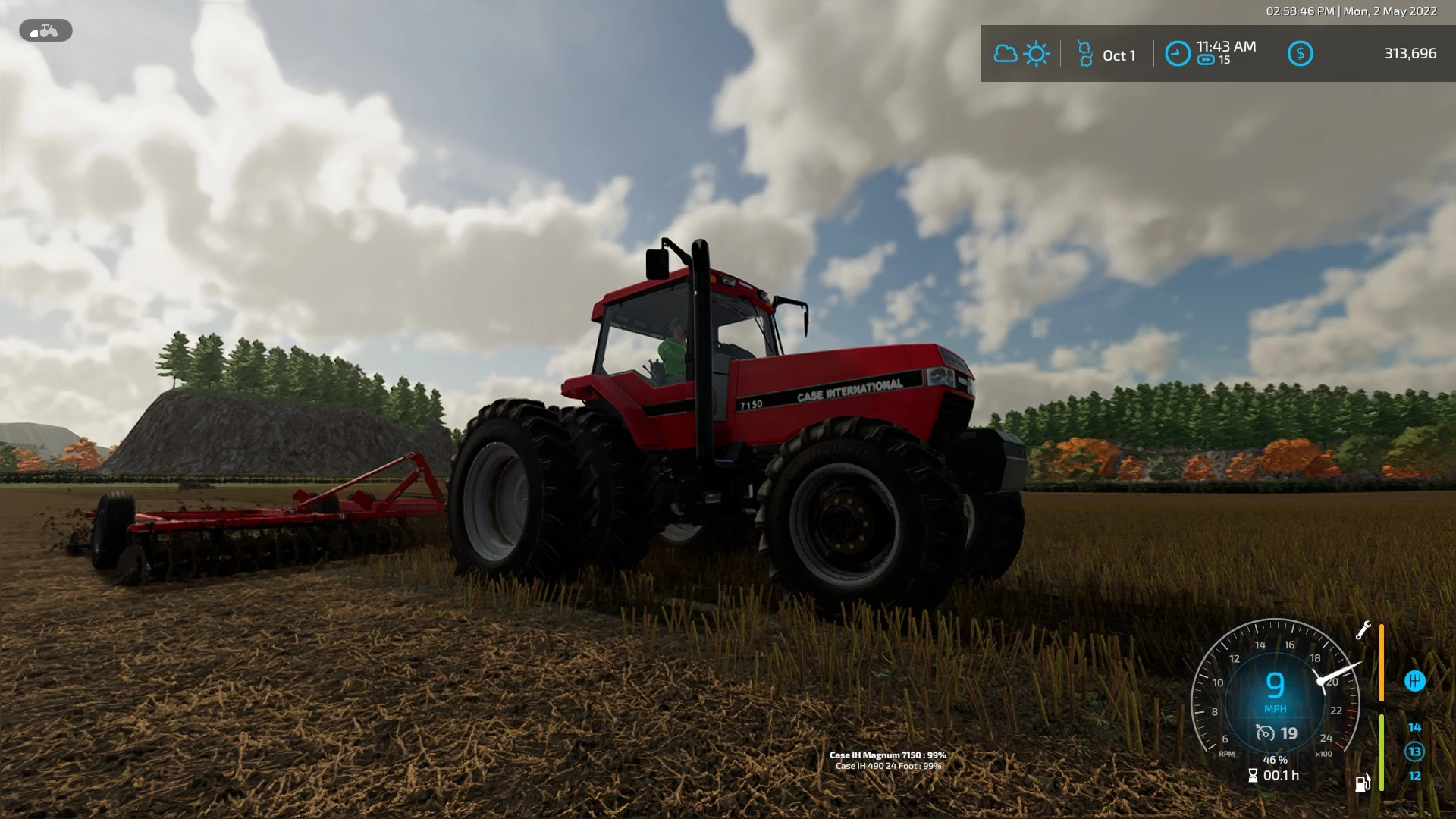The width and height of the screenshot is (1456, 819).
Task: Select the gearbox shifter icon
Action: coord(1414,681)
